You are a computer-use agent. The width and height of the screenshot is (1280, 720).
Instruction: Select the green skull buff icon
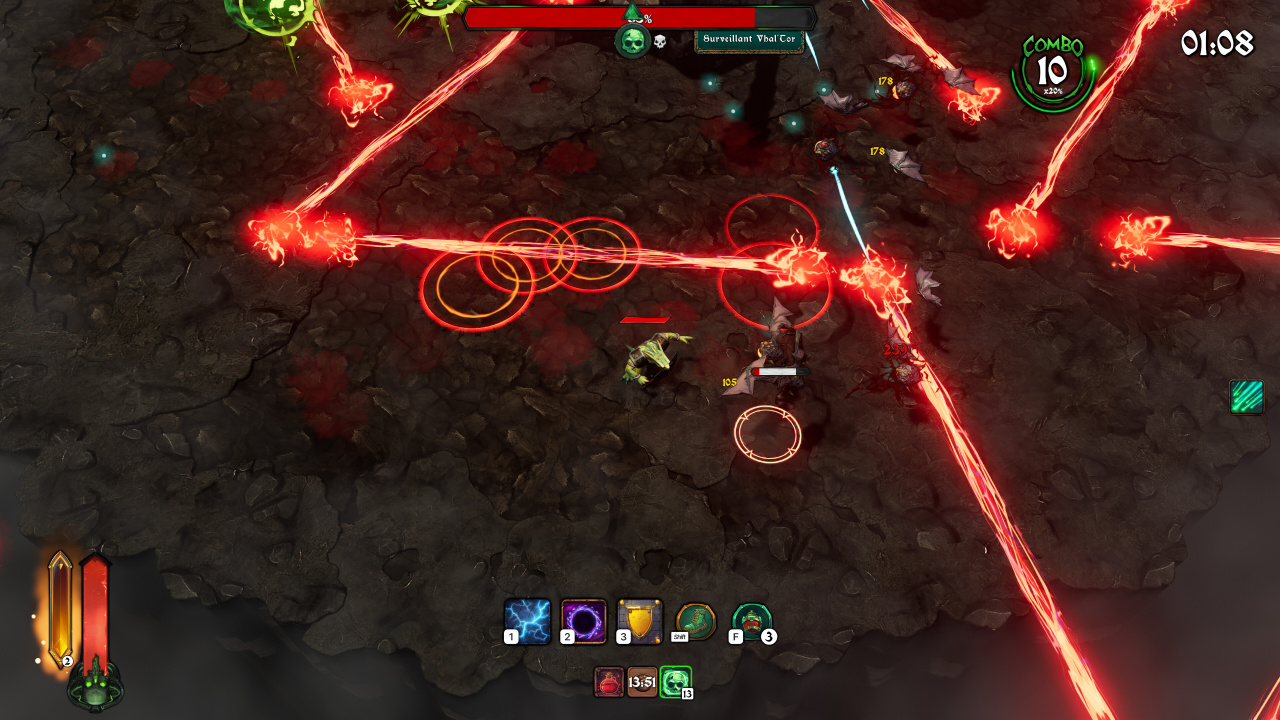675,682
